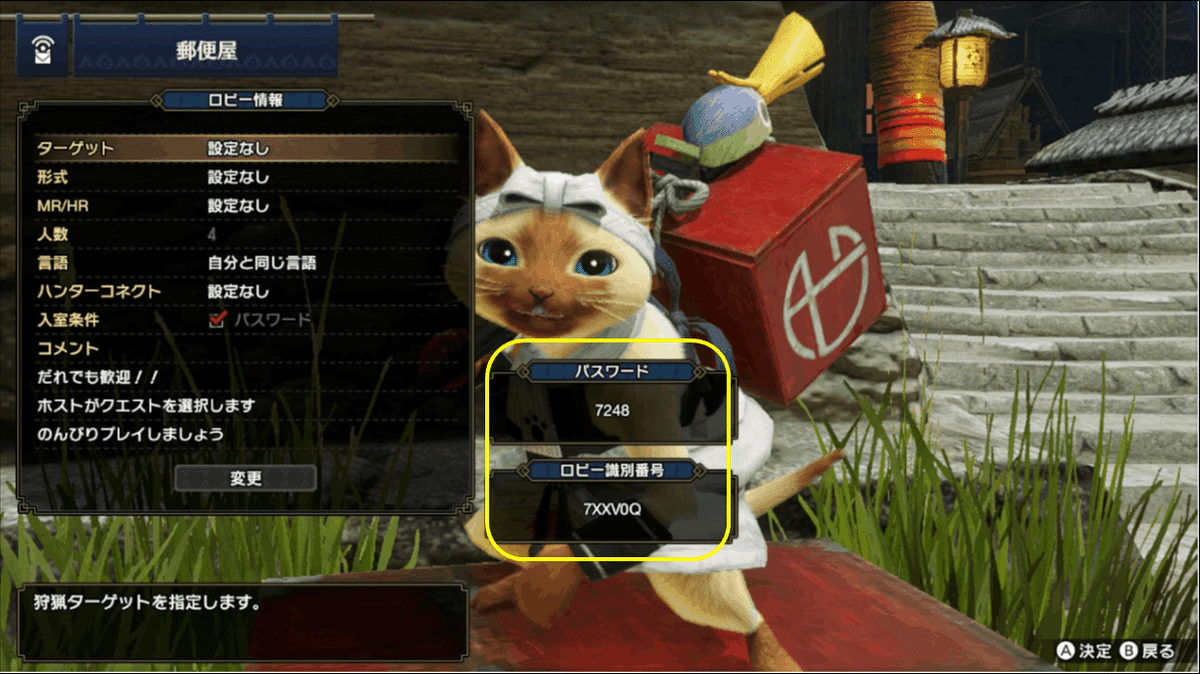Select the 人数 player count row
Viewport: 1200px width, 674px height.
[245, 235]
